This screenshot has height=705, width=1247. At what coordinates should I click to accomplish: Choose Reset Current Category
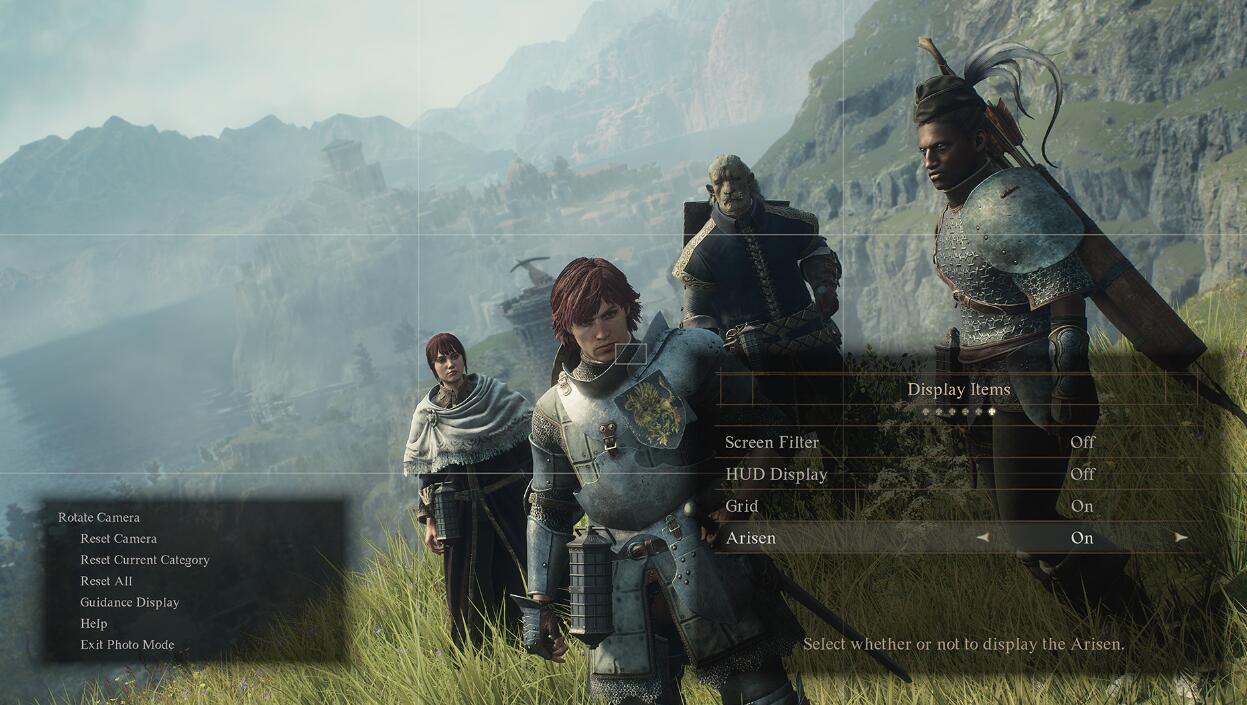coord(145,560)
